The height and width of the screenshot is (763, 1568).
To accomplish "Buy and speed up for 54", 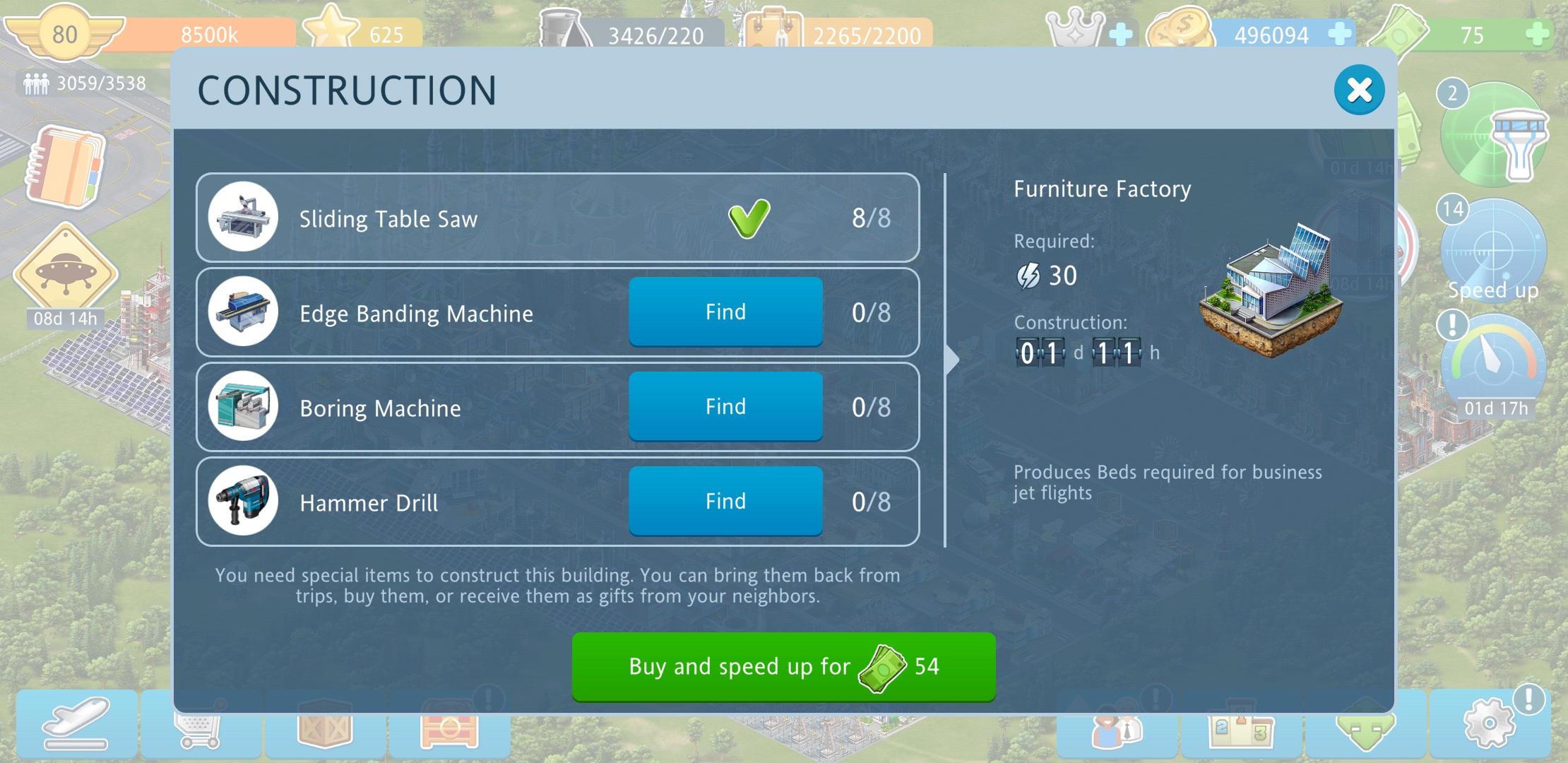I will tap(783, 666).
